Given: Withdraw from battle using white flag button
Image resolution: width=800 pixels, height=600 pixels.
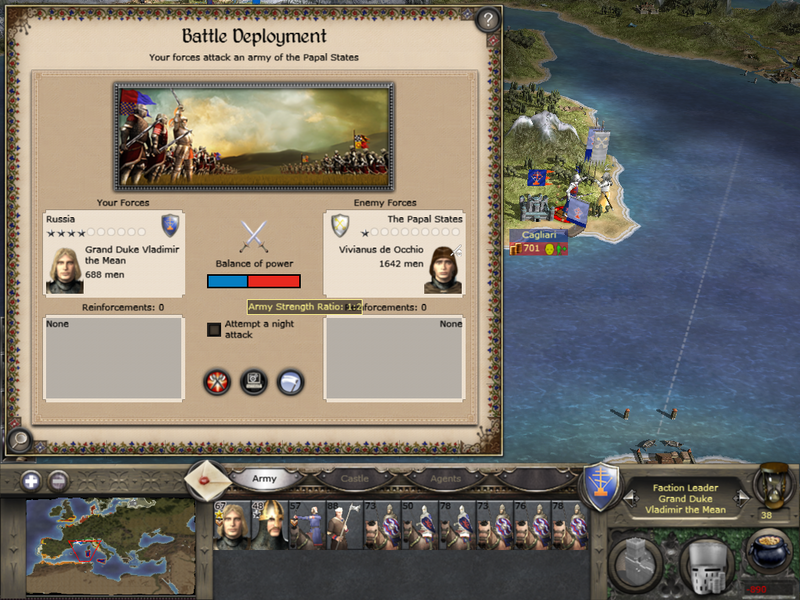Looking at the screenshot, I should 290,381.
